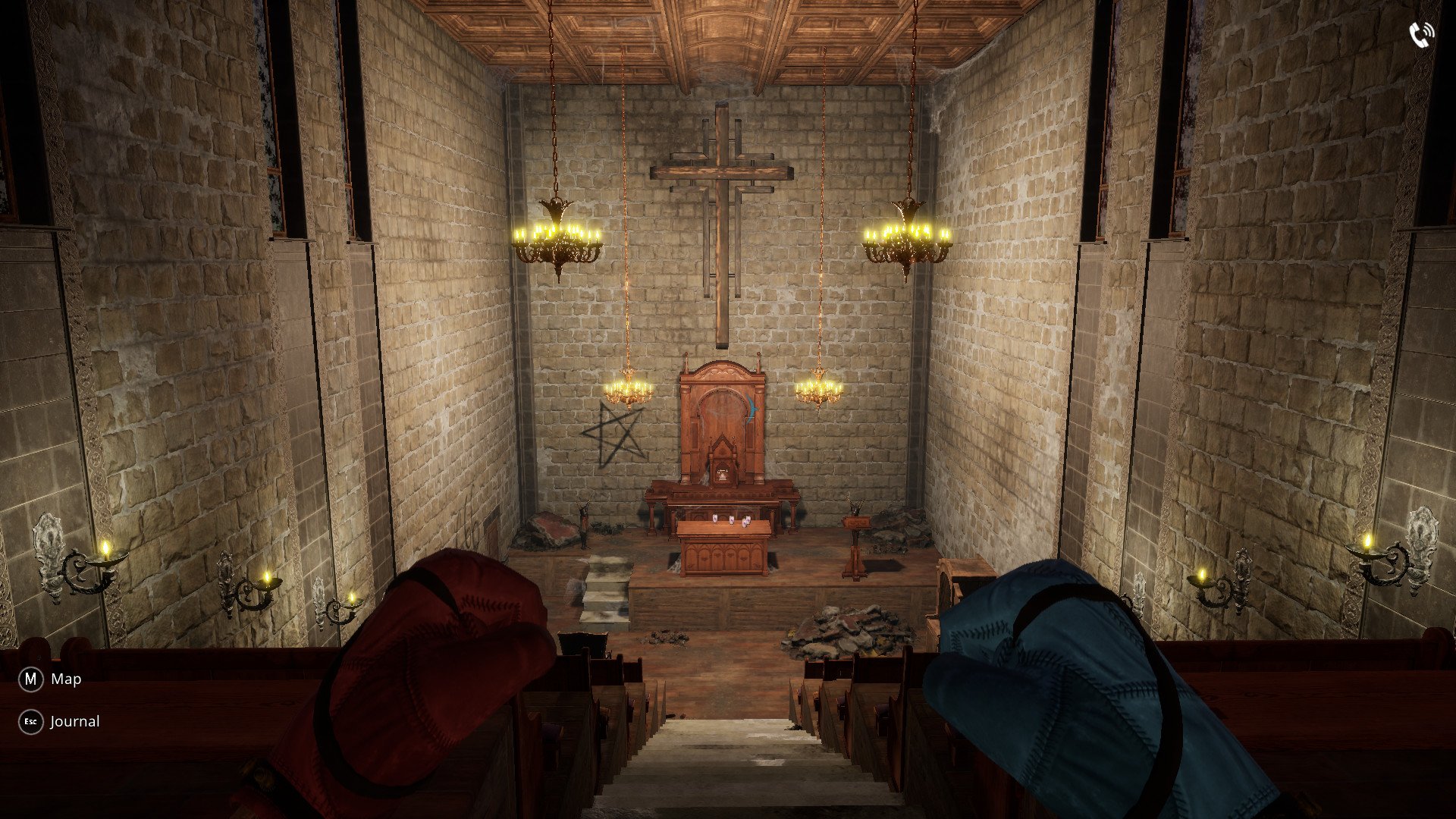Click the candles on the altar table
This screenshot has height=819, width=1456.
coord(730,521)
